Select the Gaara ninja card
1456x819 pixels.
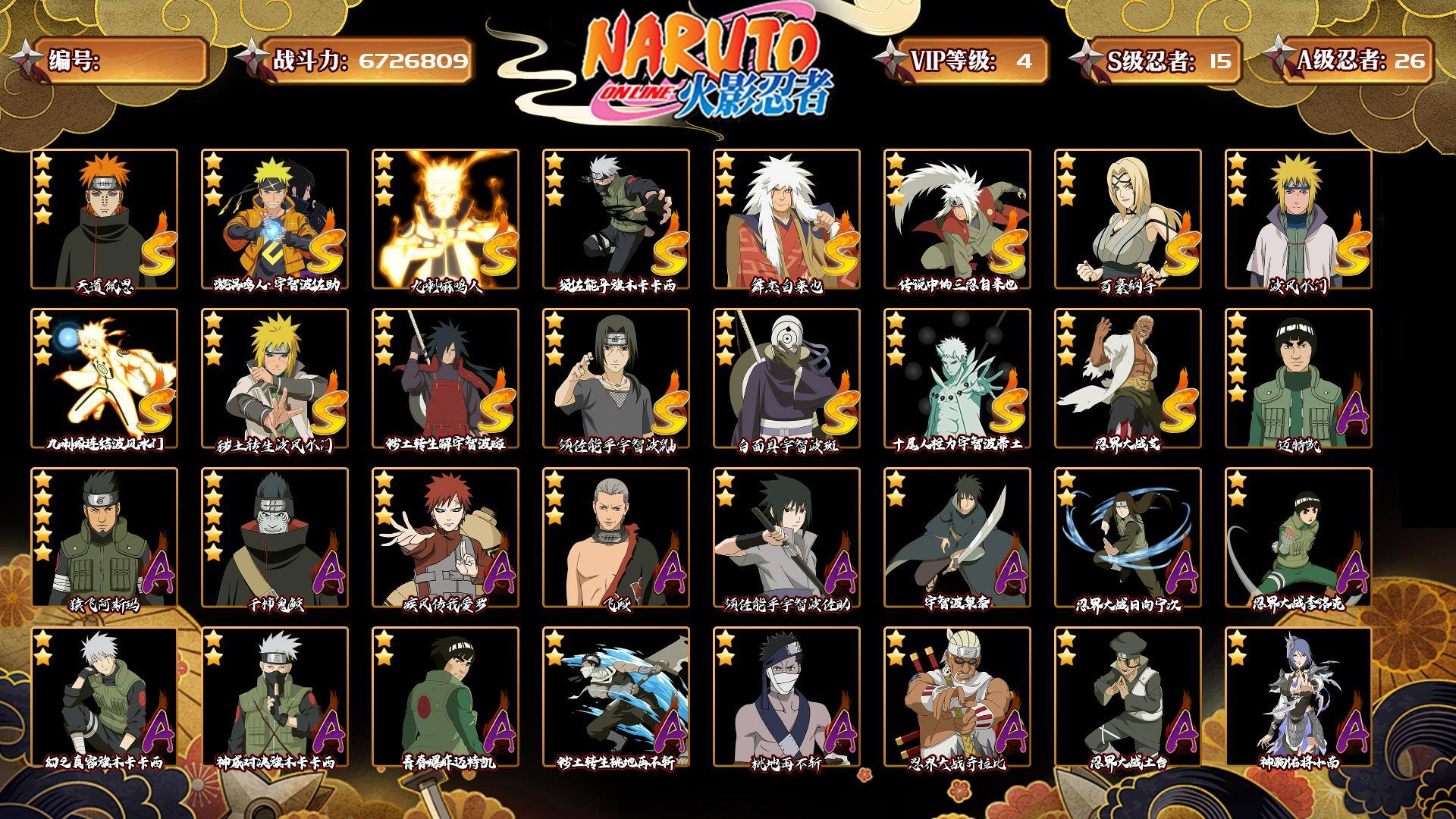click(445, 537)
